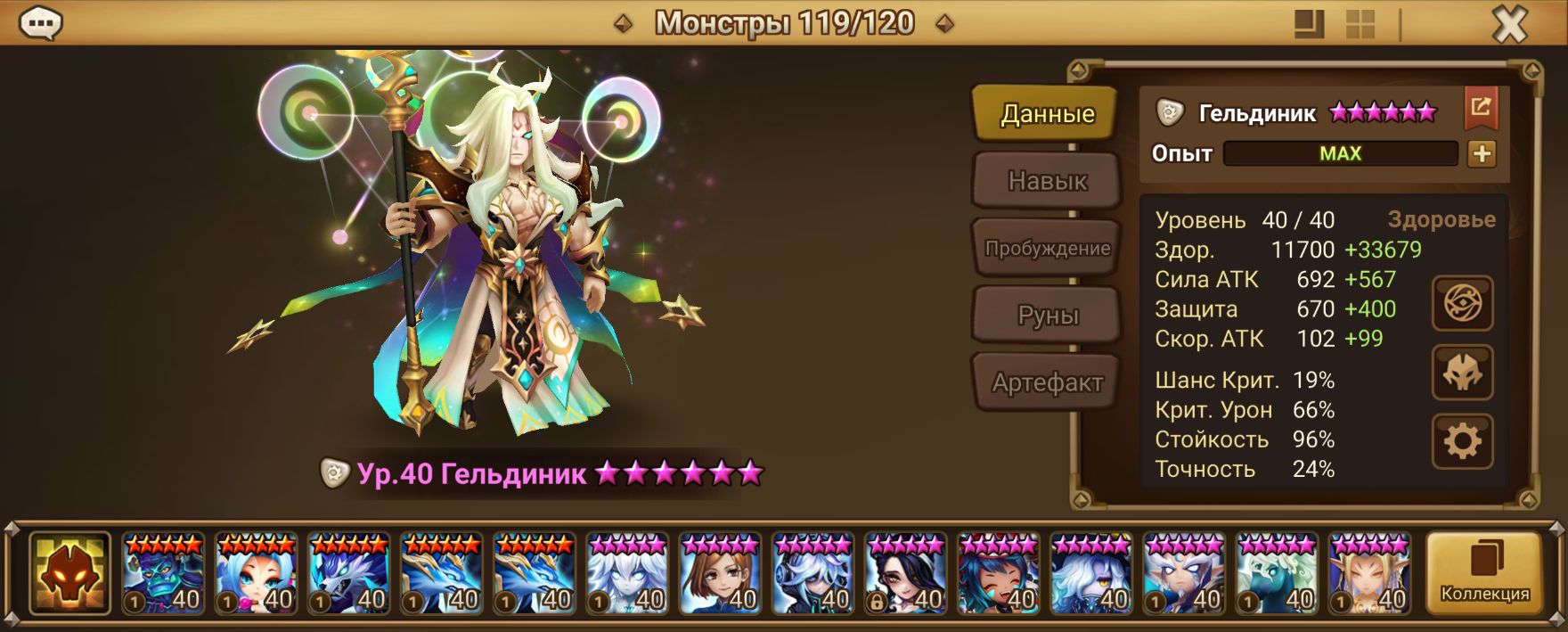1568x632 pixels.
Task: Open the gear settings button
Action: [1462, 441]
